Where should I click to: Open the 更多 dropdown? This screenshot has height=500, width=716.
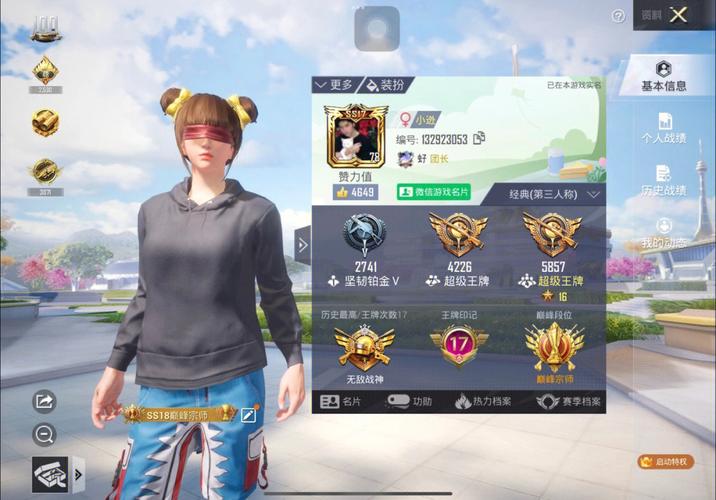(333, 86)
